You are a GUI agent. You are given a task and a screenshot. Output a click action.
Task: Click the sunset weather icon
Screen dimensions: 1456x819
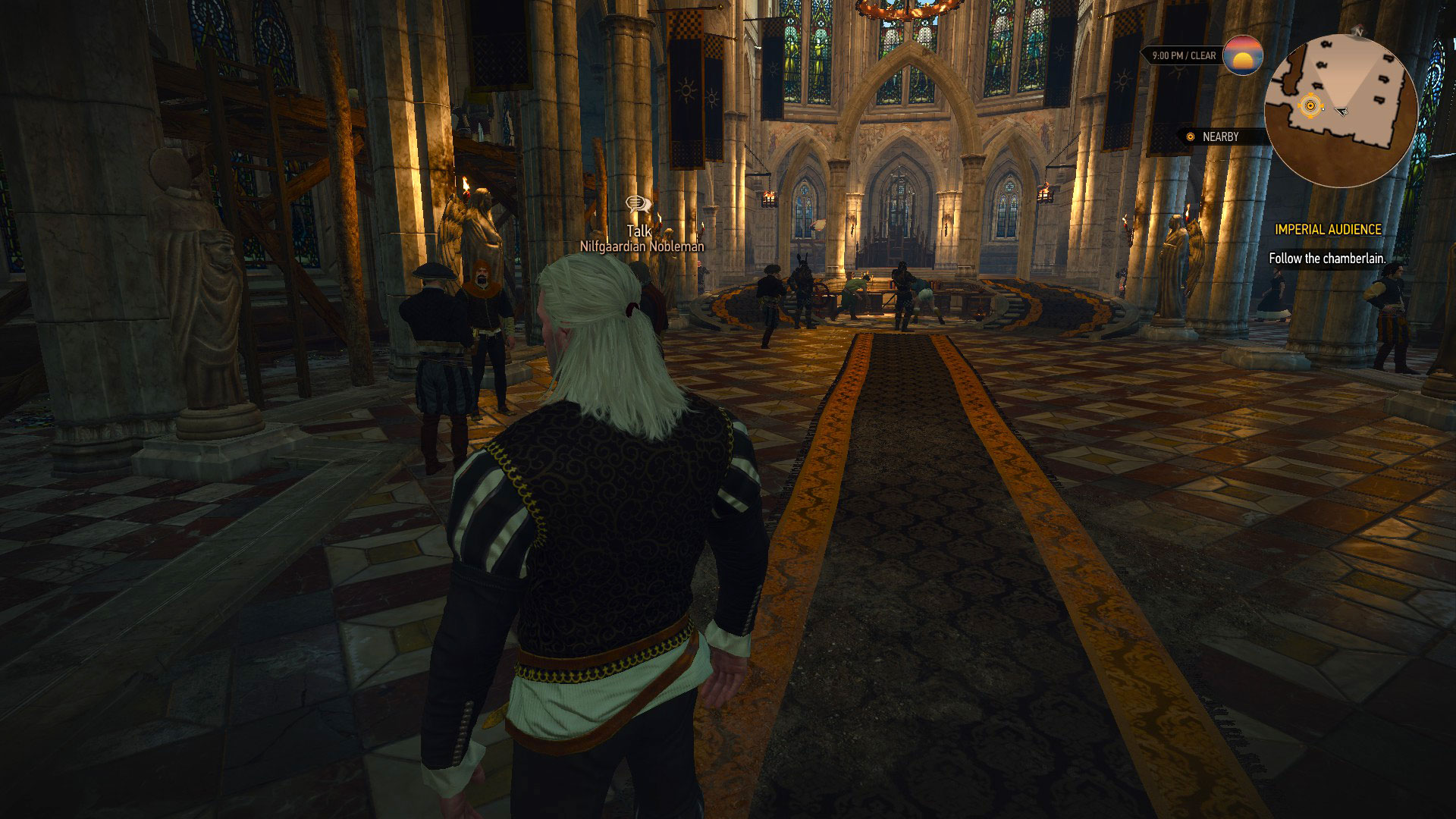1243,55
